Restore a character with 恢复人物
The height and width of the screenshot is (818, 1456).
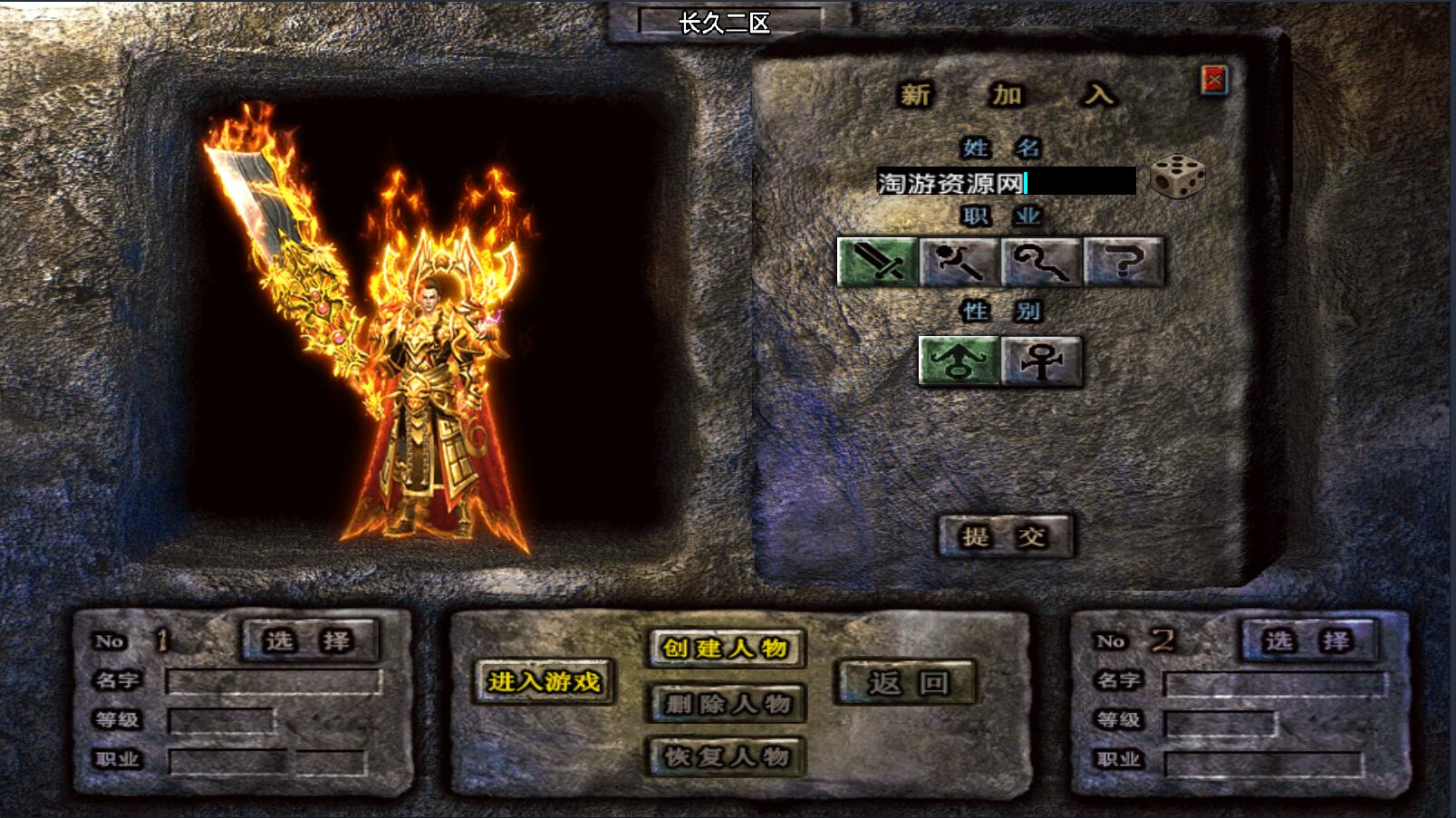[726, 756]
